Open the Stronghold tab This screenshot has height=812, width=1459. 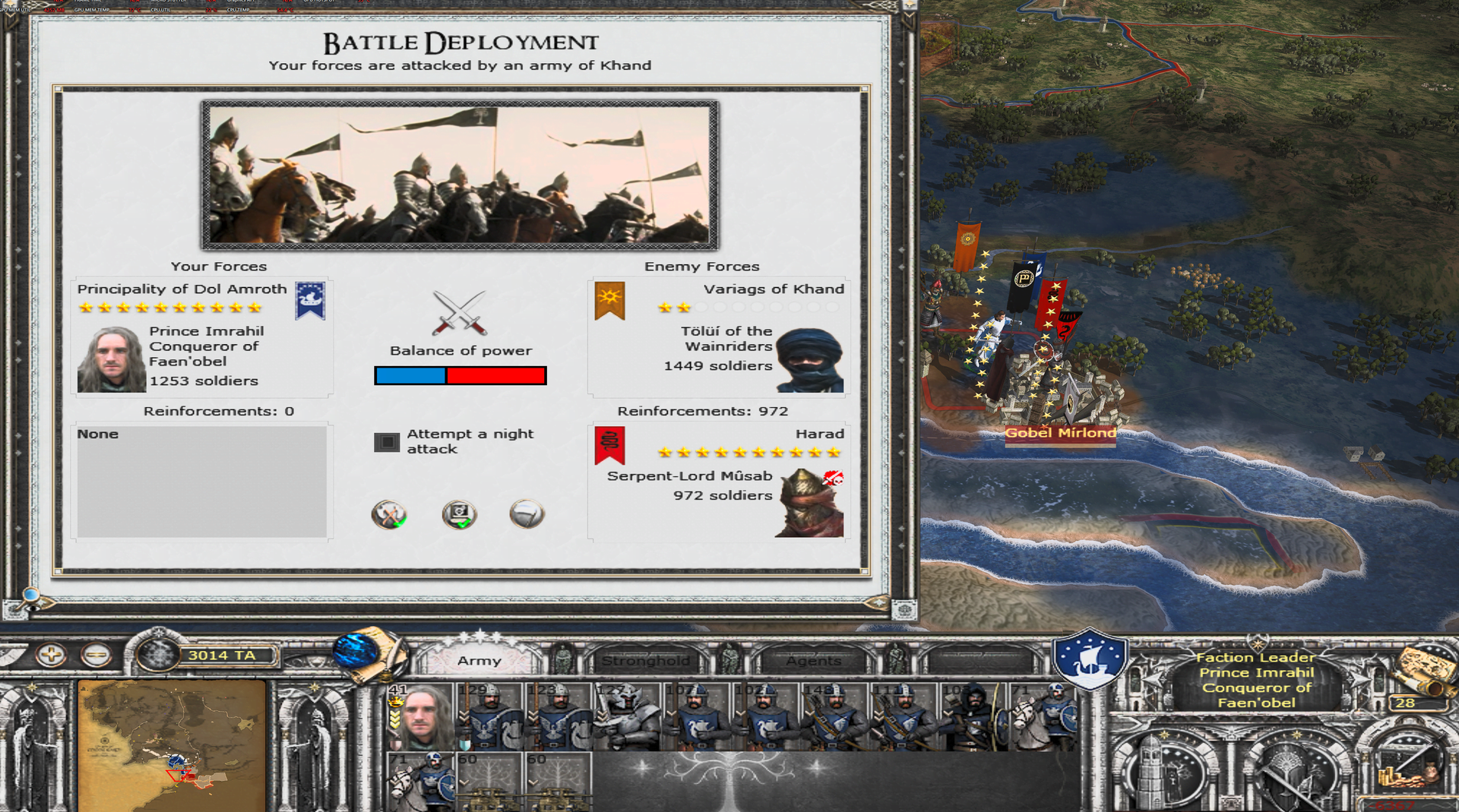pyautogui.click(x=645, y=661)
